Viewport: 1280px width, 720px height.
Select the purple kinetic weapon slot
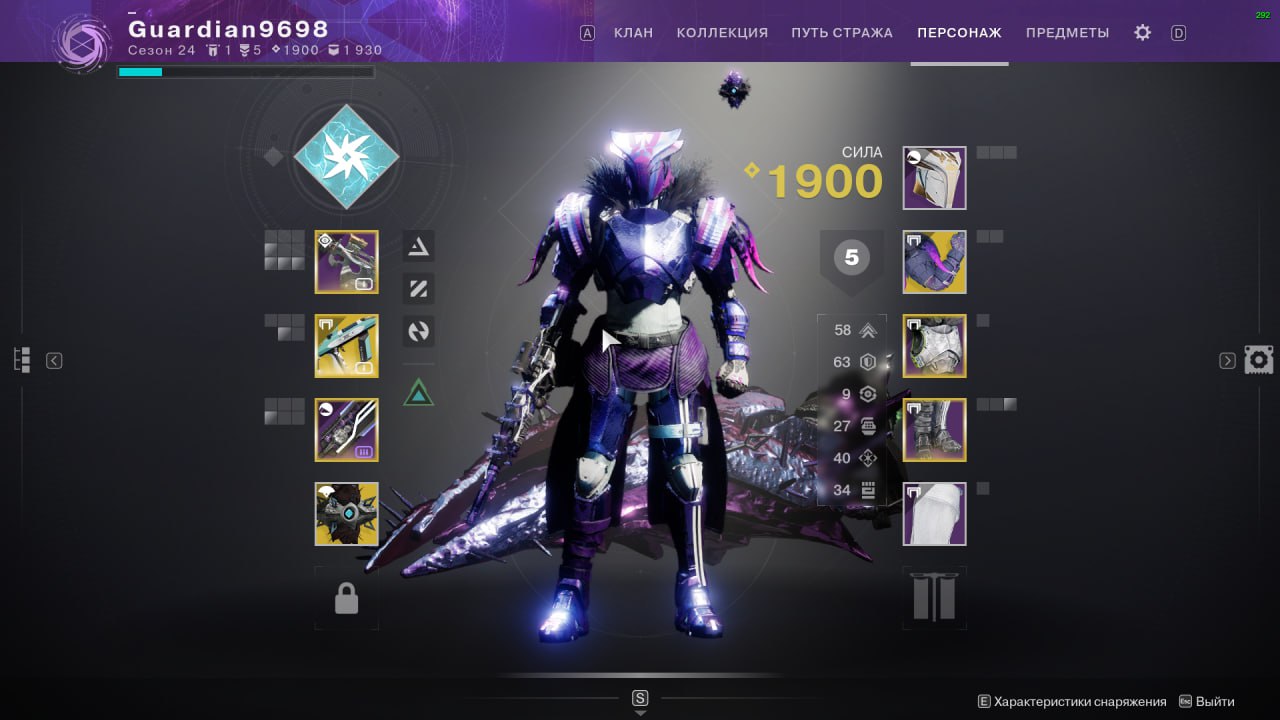pos(346,262)
